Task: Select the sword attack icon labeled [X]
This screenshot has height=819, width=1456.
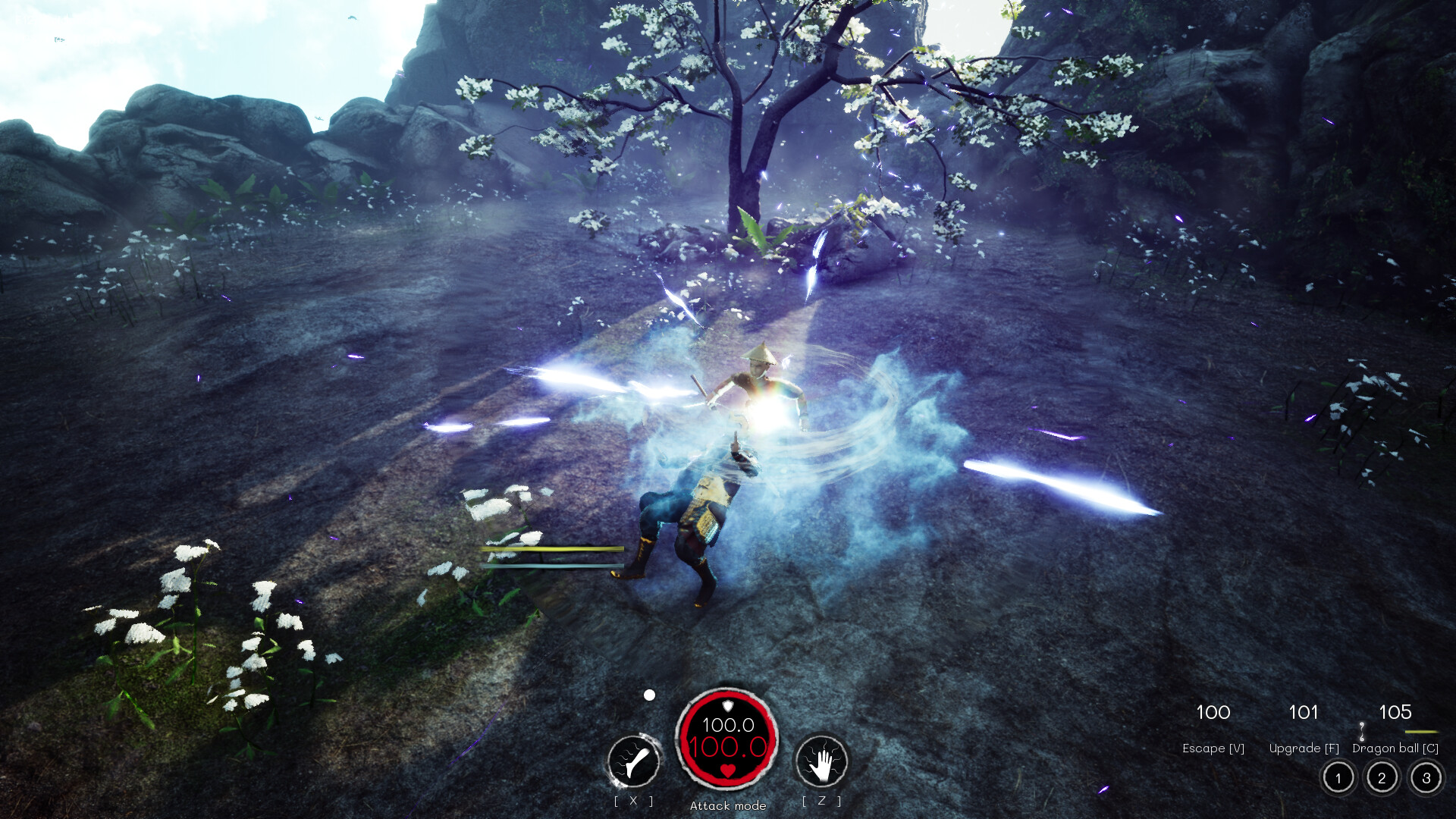Action: coord(634,758)
